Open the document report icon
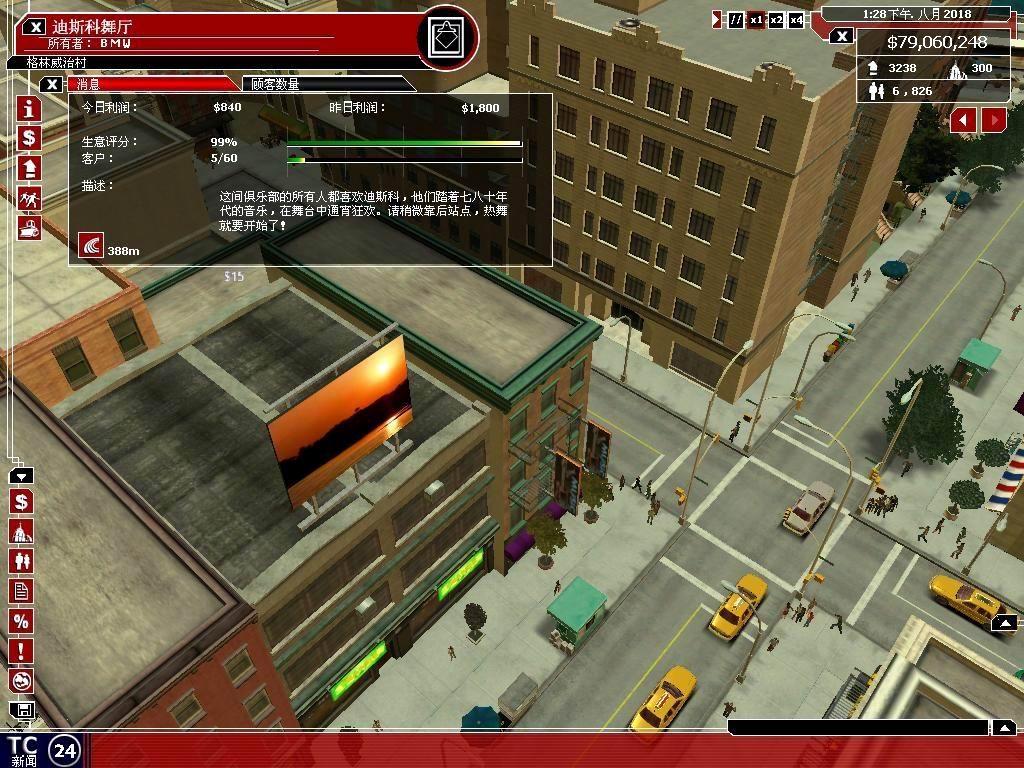 [21, 592]
